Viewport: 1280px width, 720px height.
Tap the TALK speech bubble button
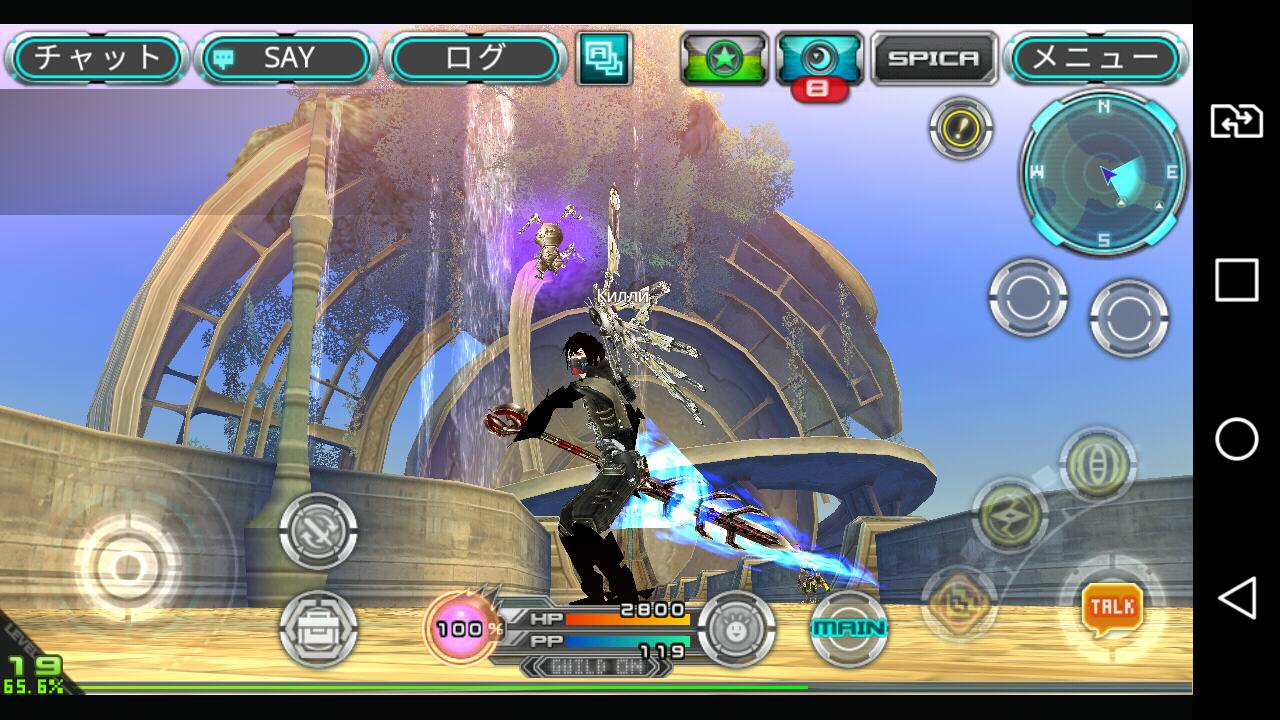click(x=1112, y=607)
